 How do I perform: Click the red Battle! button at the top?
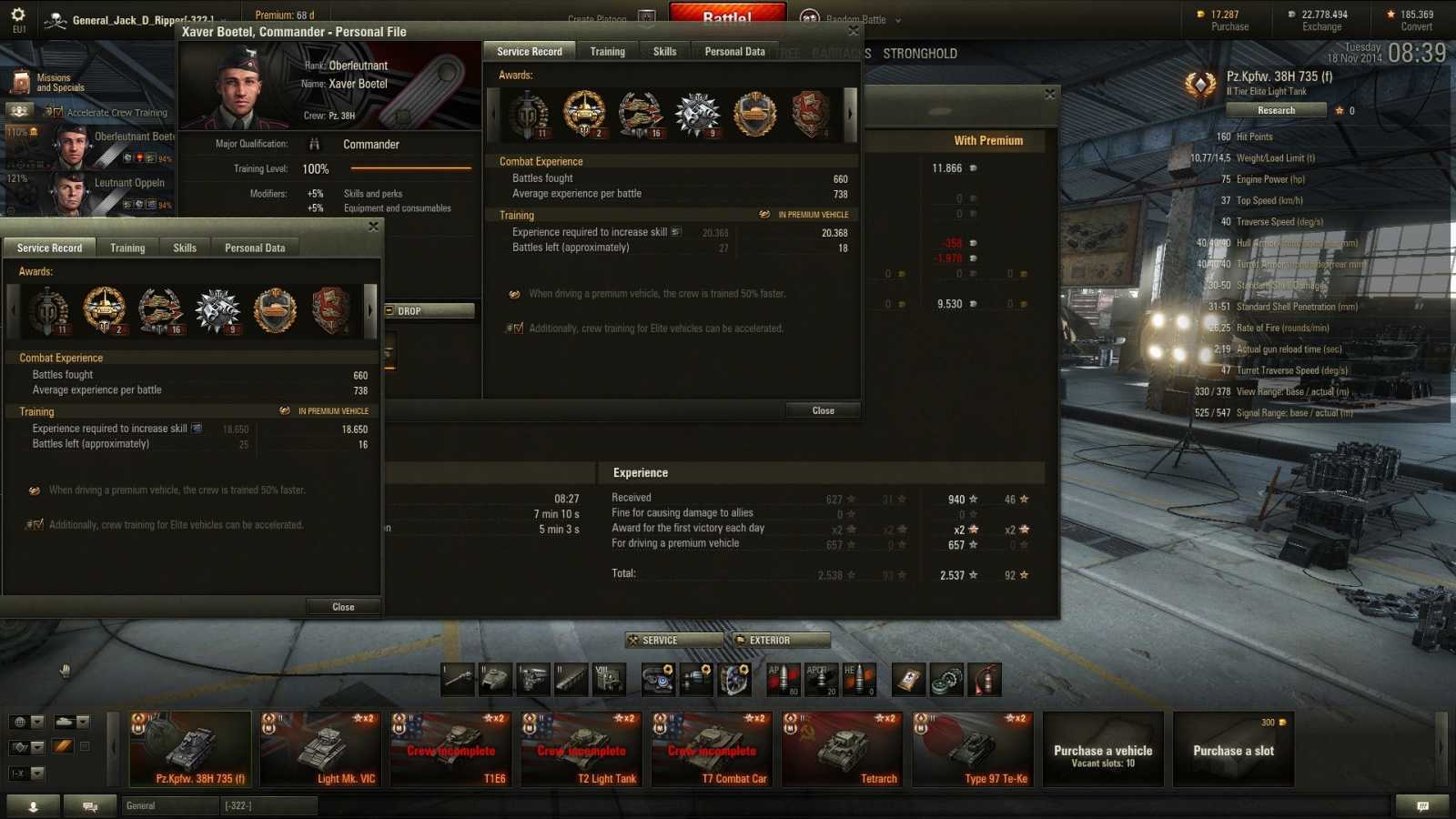pos(727,14)
